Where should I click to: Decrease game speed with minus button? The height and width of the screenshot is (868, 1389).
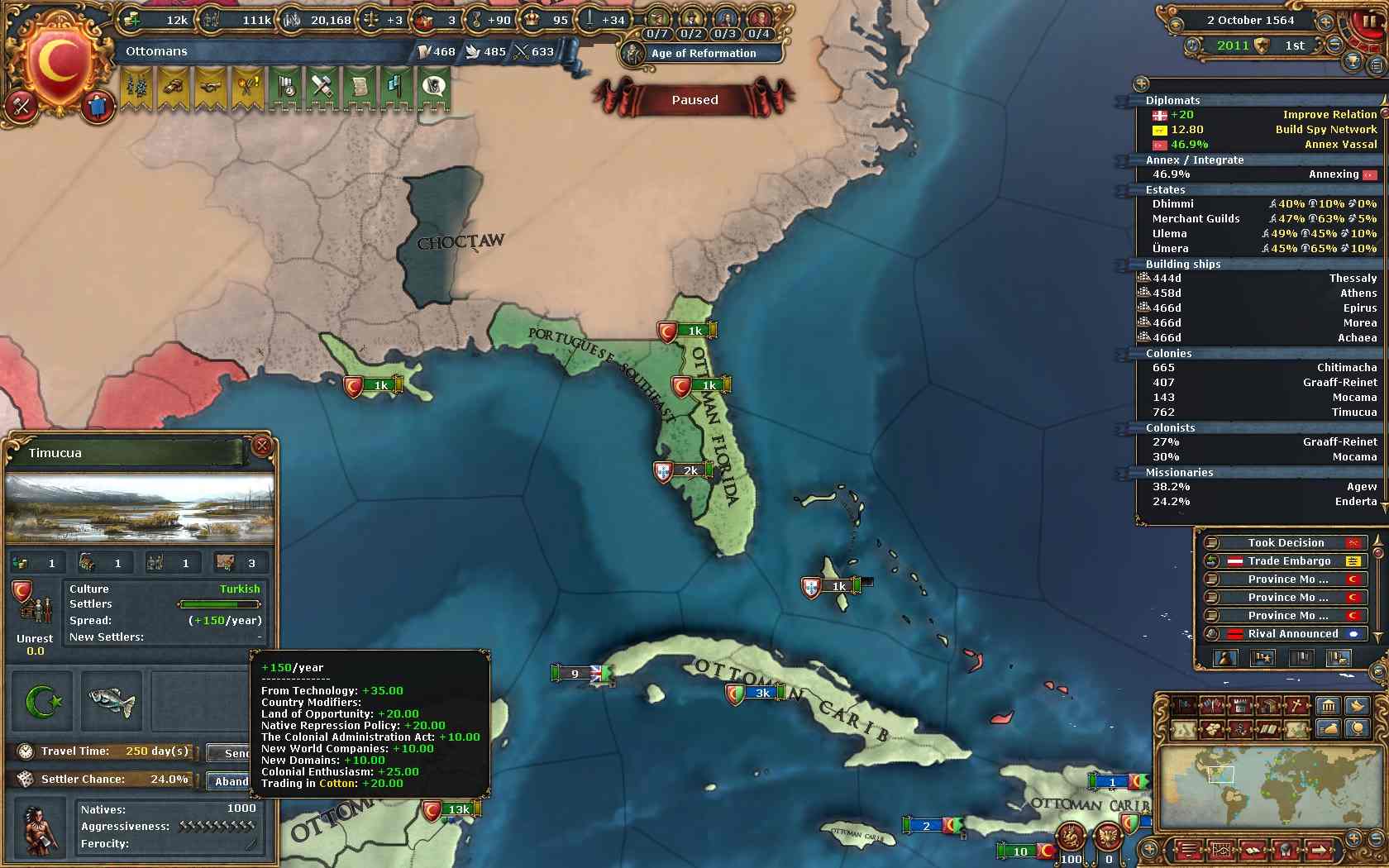tap(1334, 45)
